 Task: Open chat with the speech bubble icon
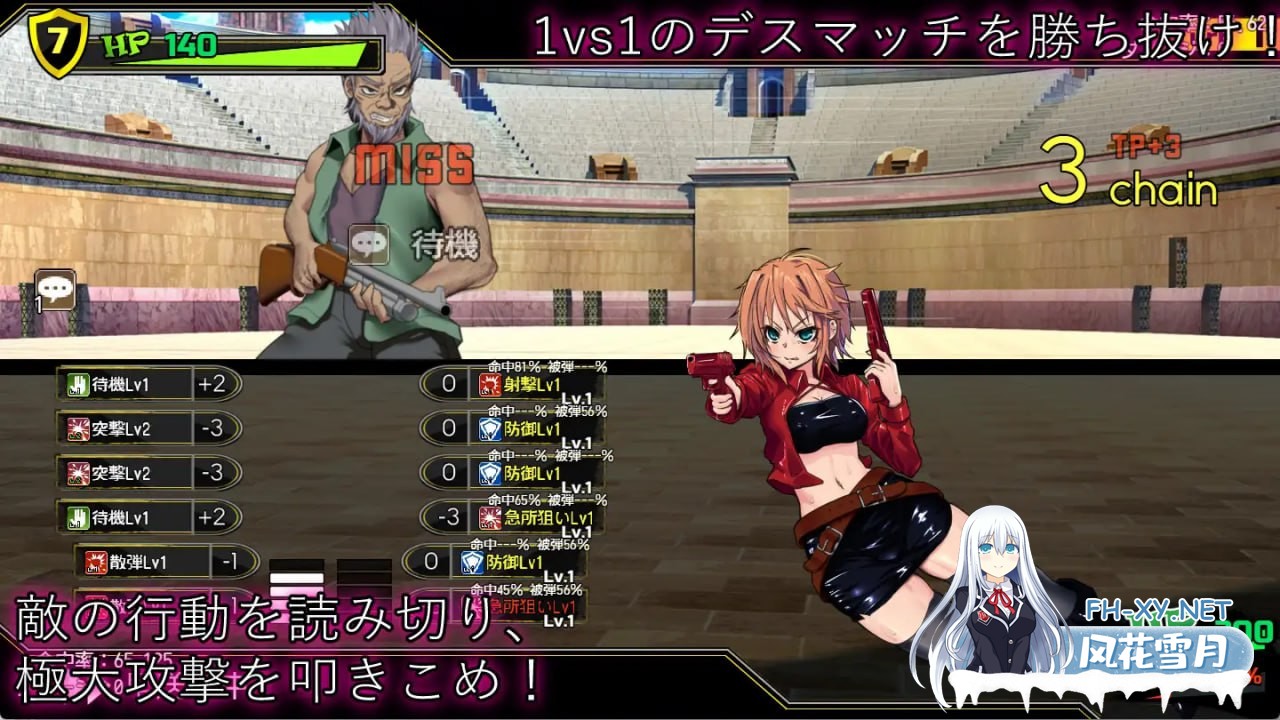[x=53, y=290]
